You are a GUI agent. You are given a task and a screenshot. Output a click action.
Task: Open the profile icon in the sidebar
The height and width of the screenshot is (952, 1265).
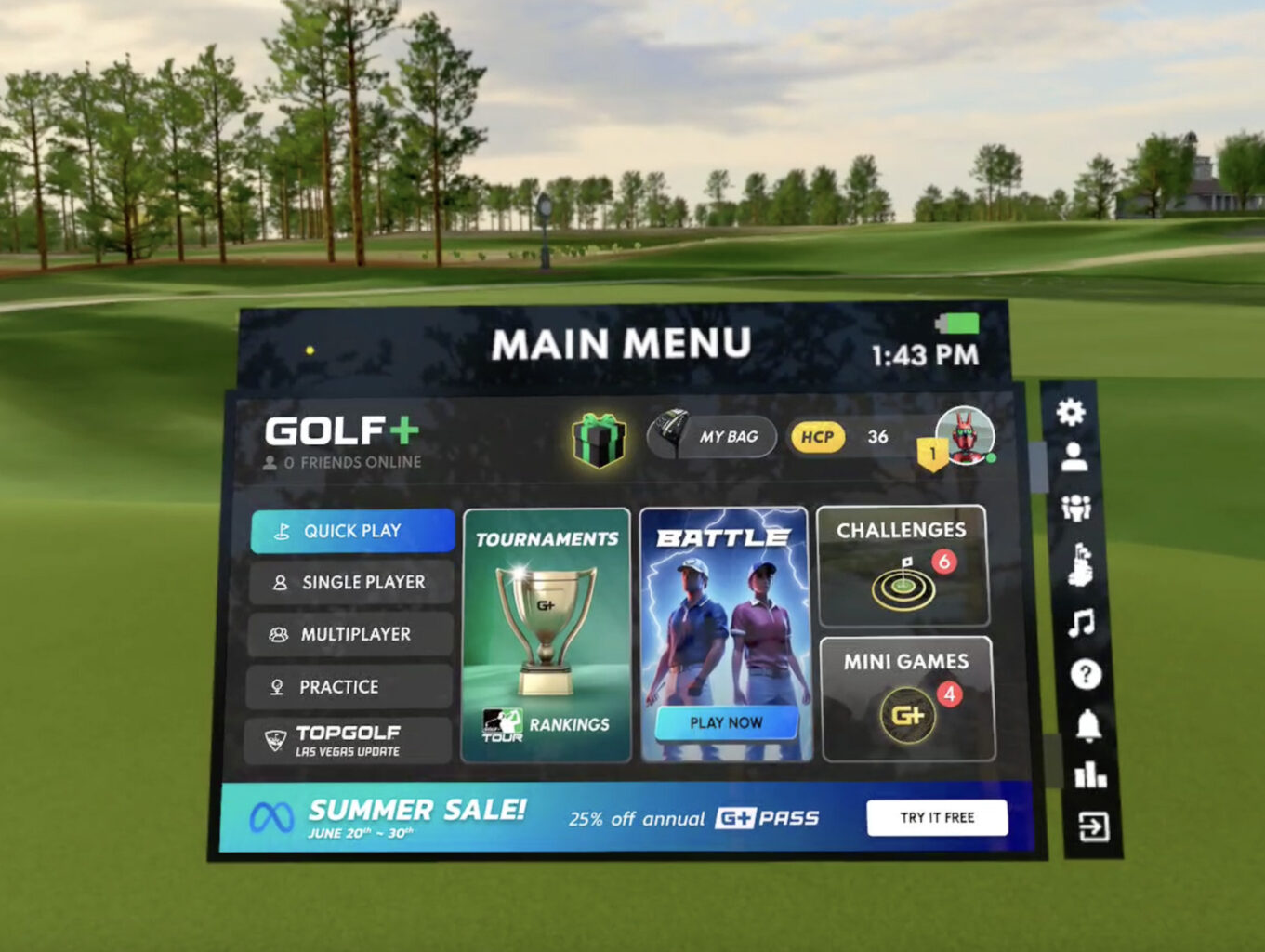1076,455
